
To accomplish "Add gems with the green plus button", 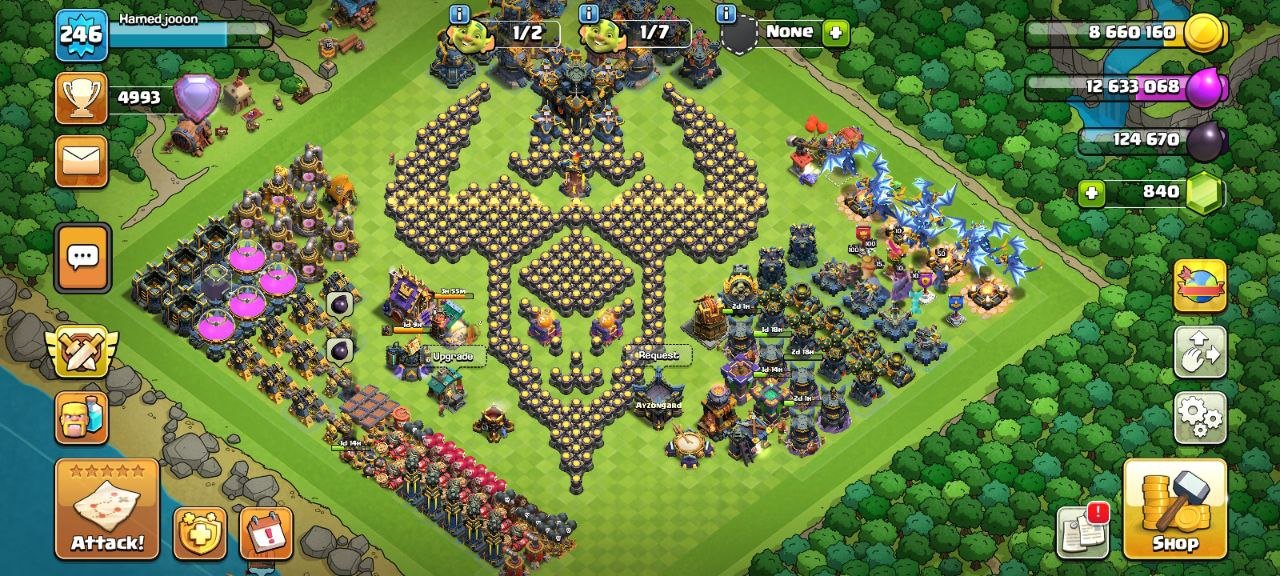I will click(1092, 193).
